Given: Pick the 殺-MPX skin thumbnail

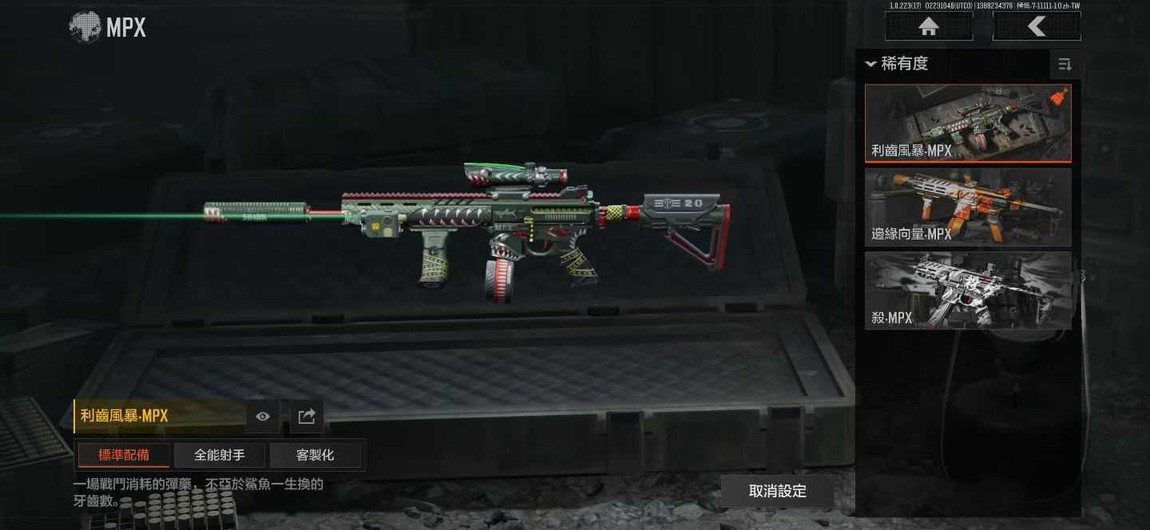Looking at the screenshot, I should point(967,290).
